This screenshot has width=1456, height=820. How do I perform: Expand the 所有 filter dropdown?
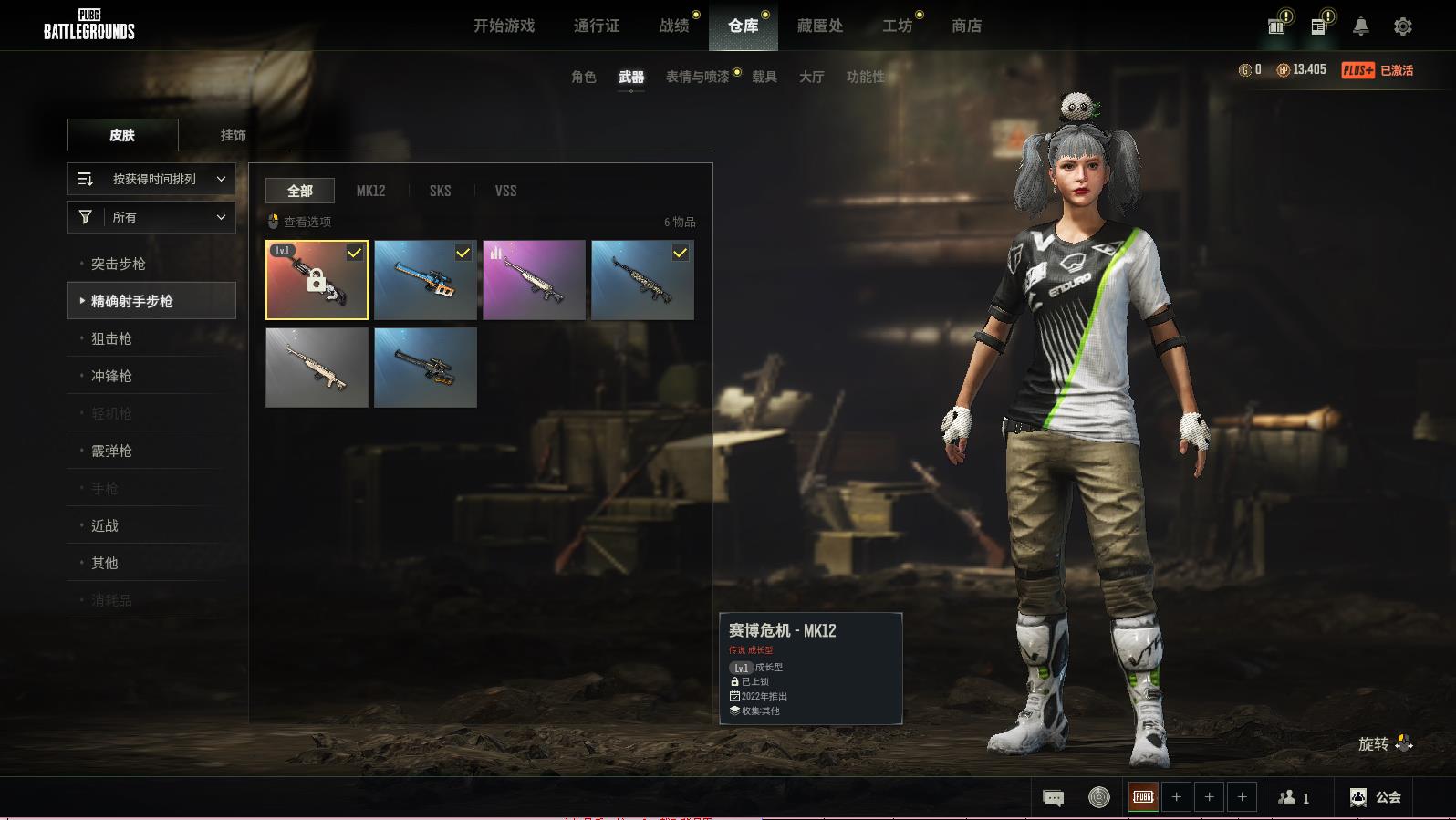[x=151, y=217]
